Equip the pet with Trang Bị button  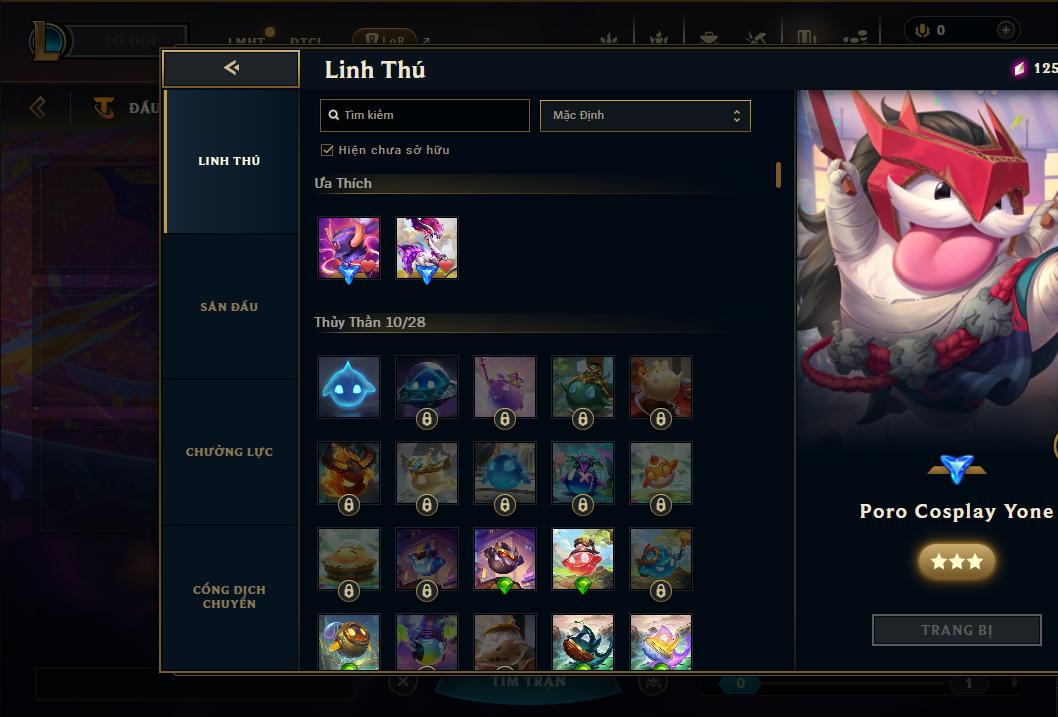click(x=956, y=630)
